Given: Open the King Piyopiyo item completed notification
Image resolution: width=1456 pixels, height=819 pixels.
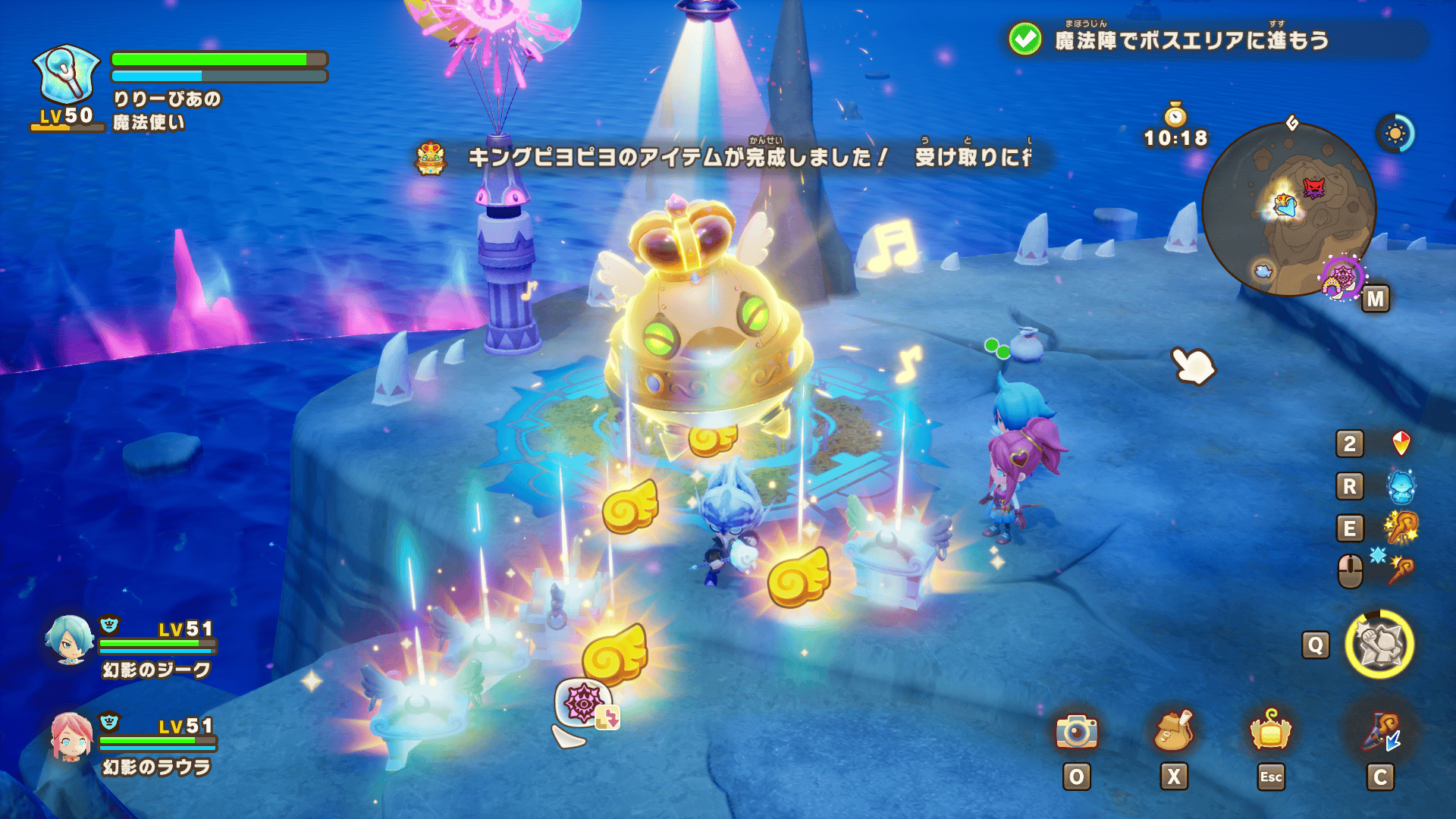Looking at the screenshot, I should [x=728, y=157].
